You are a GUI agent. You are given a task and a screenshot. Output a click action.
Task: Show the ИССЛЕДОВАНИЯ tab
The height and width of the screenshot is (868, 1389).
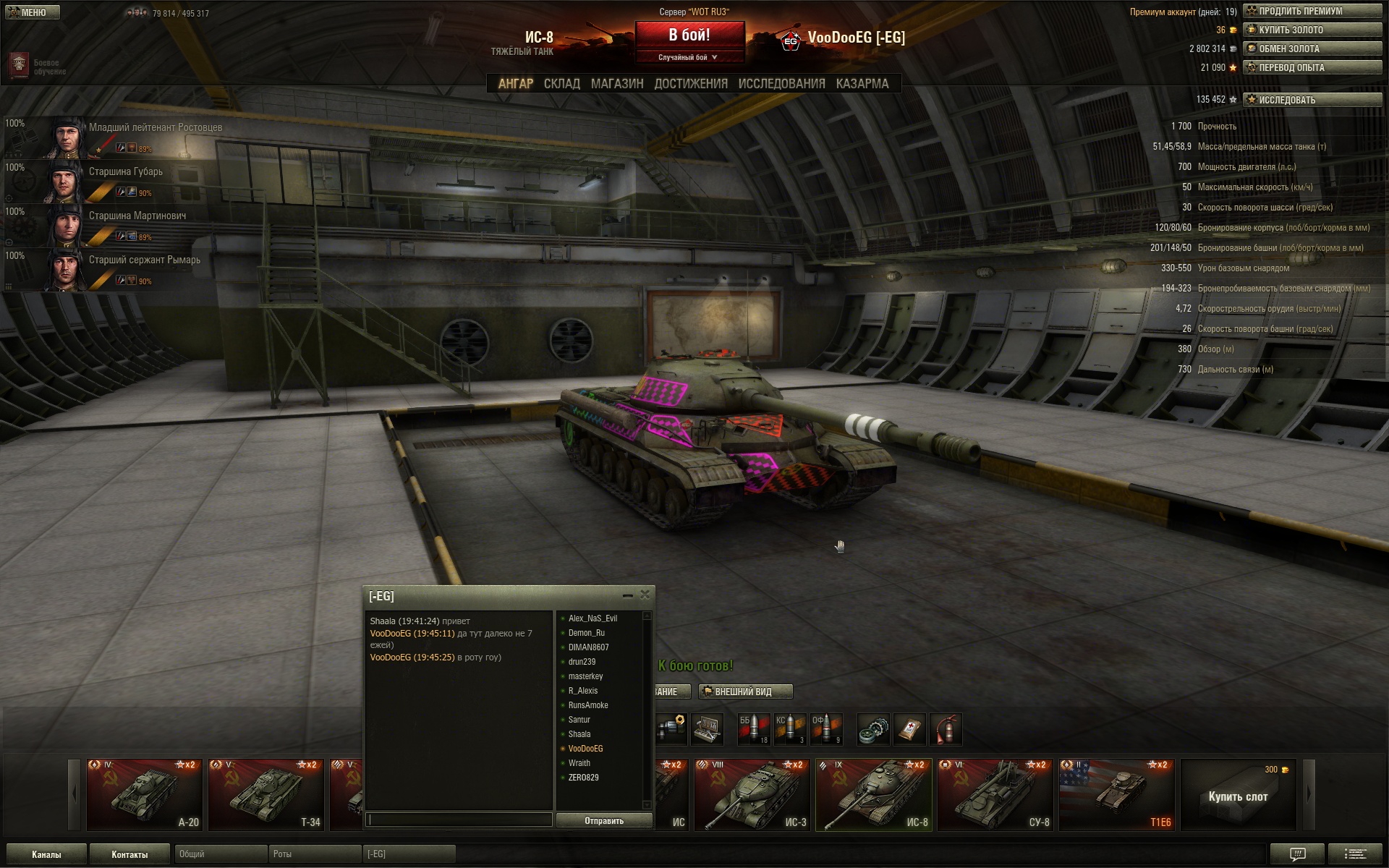[781, 84]
